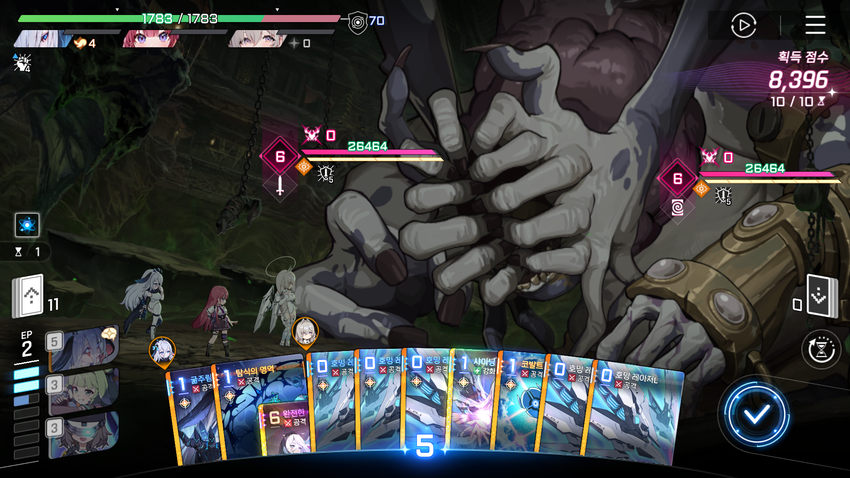
Task: Select the pink-haired character portrait in the party bar
Action: point(150,40)
